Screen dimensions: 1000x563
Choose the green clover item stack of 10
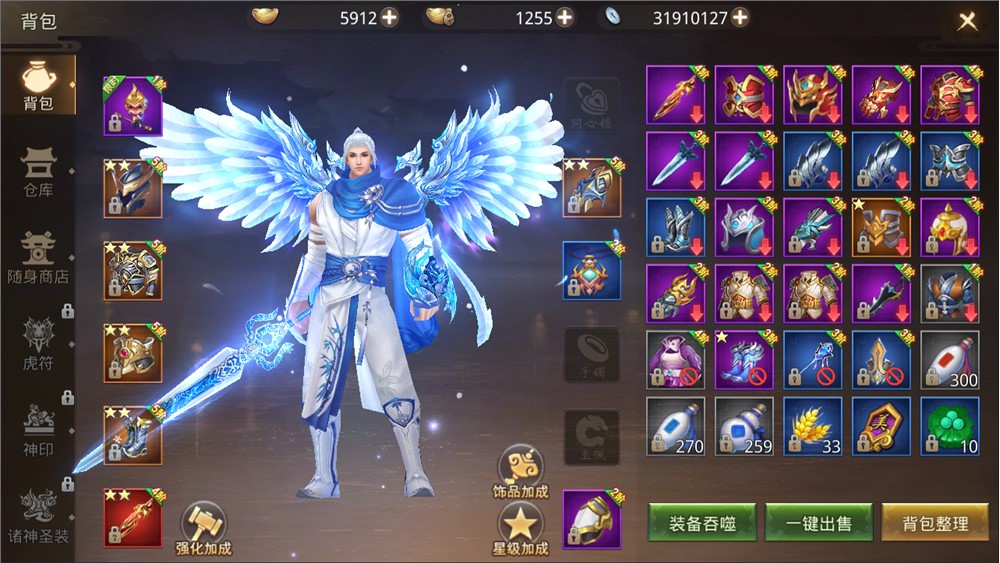949,426
